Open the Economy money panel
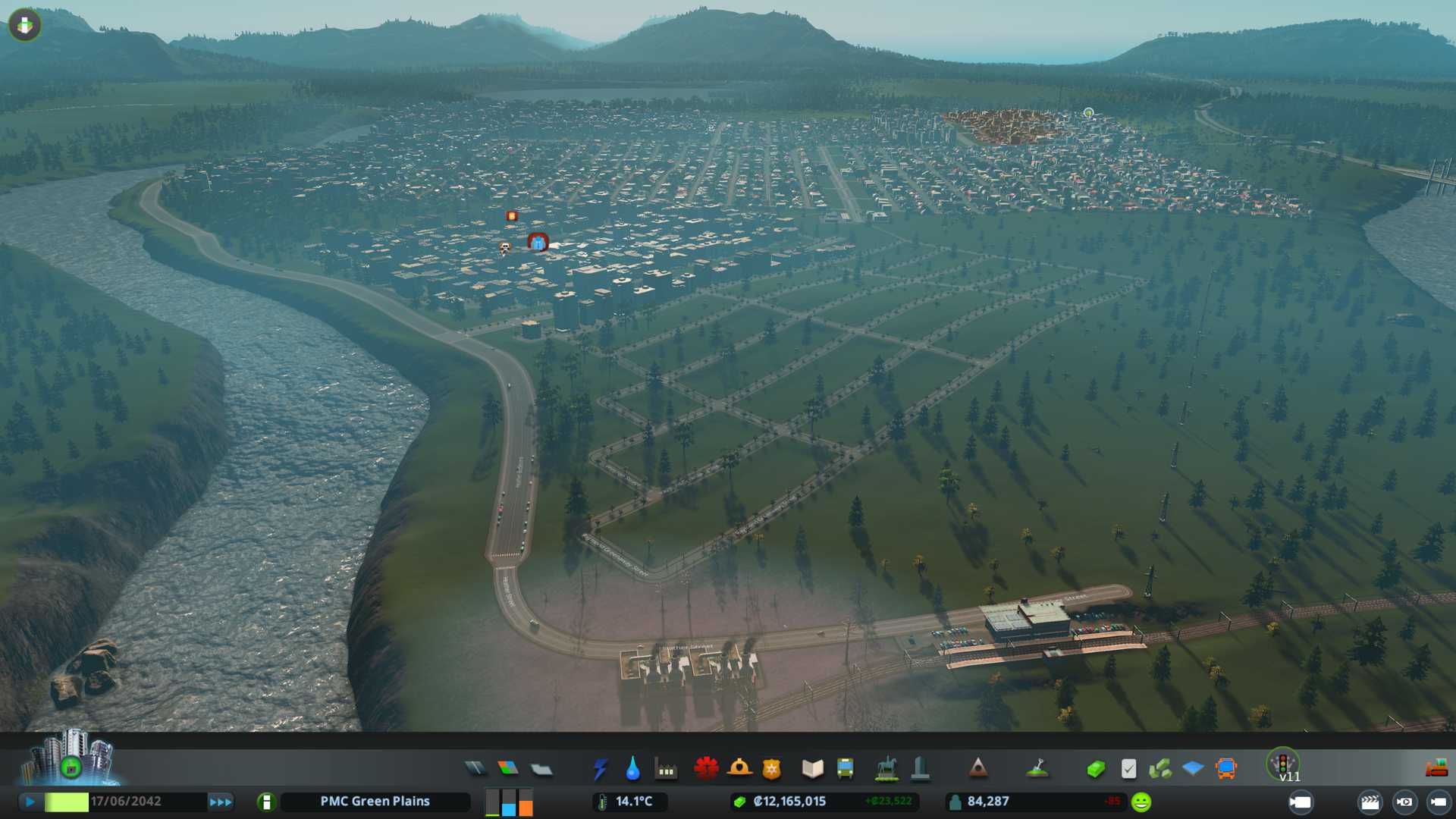Viewport: 1456px width, 819px height. tap(1095, 769)
